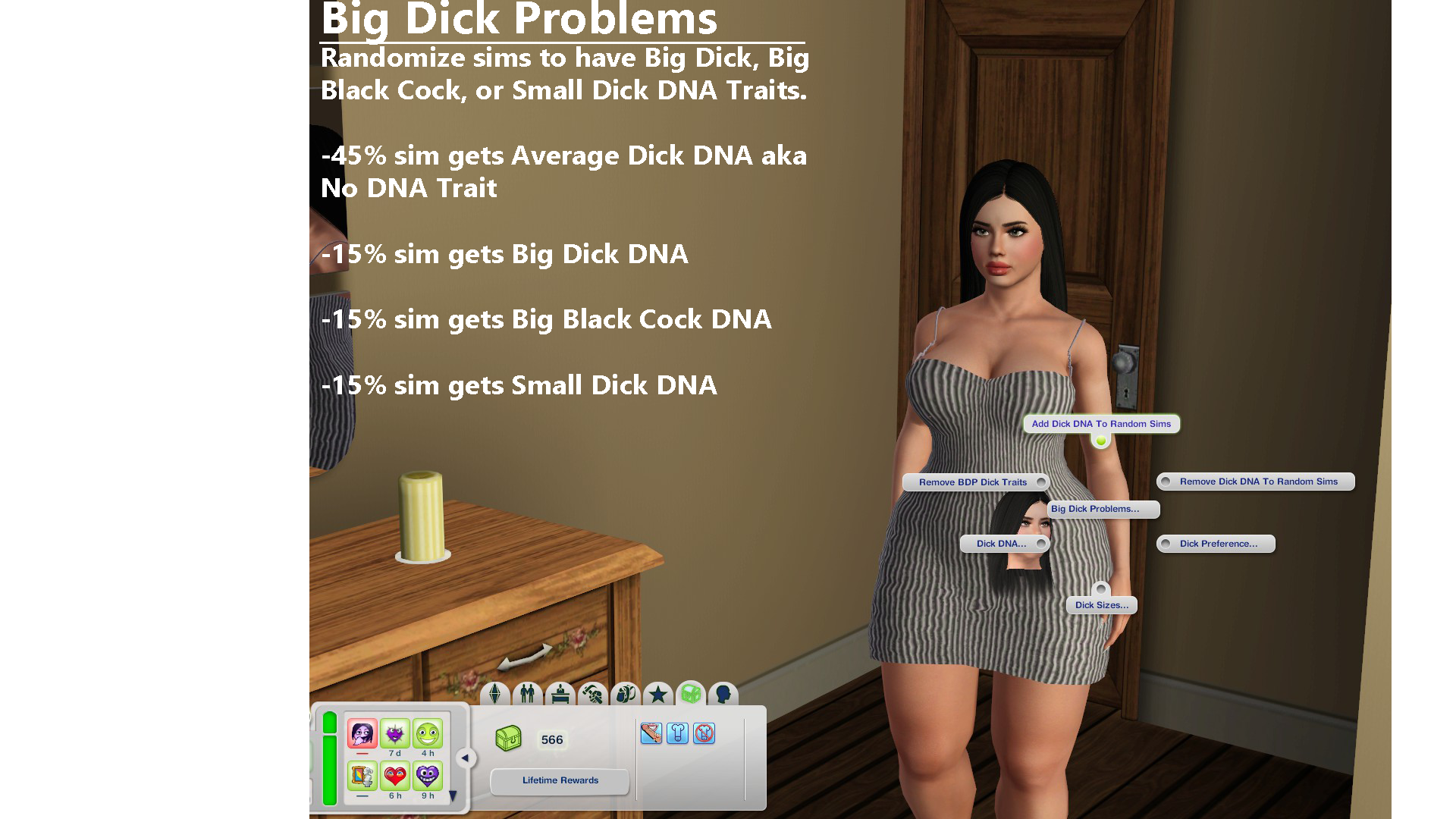
Task: Click the middle penis-shaped reward icon
Action: pos(677,733)
